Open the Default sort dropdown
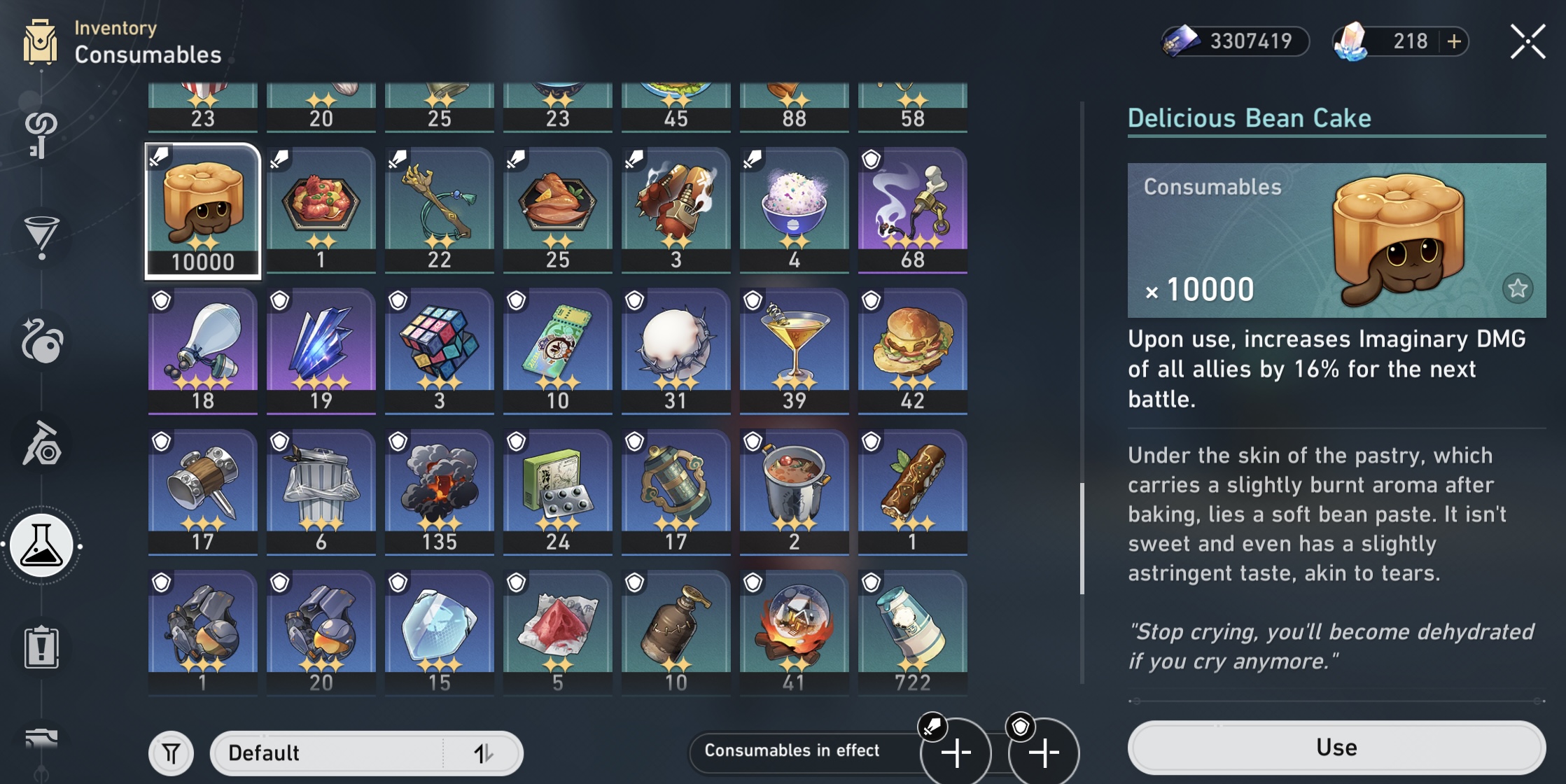1566x784 pixels. tap(366, 753)
